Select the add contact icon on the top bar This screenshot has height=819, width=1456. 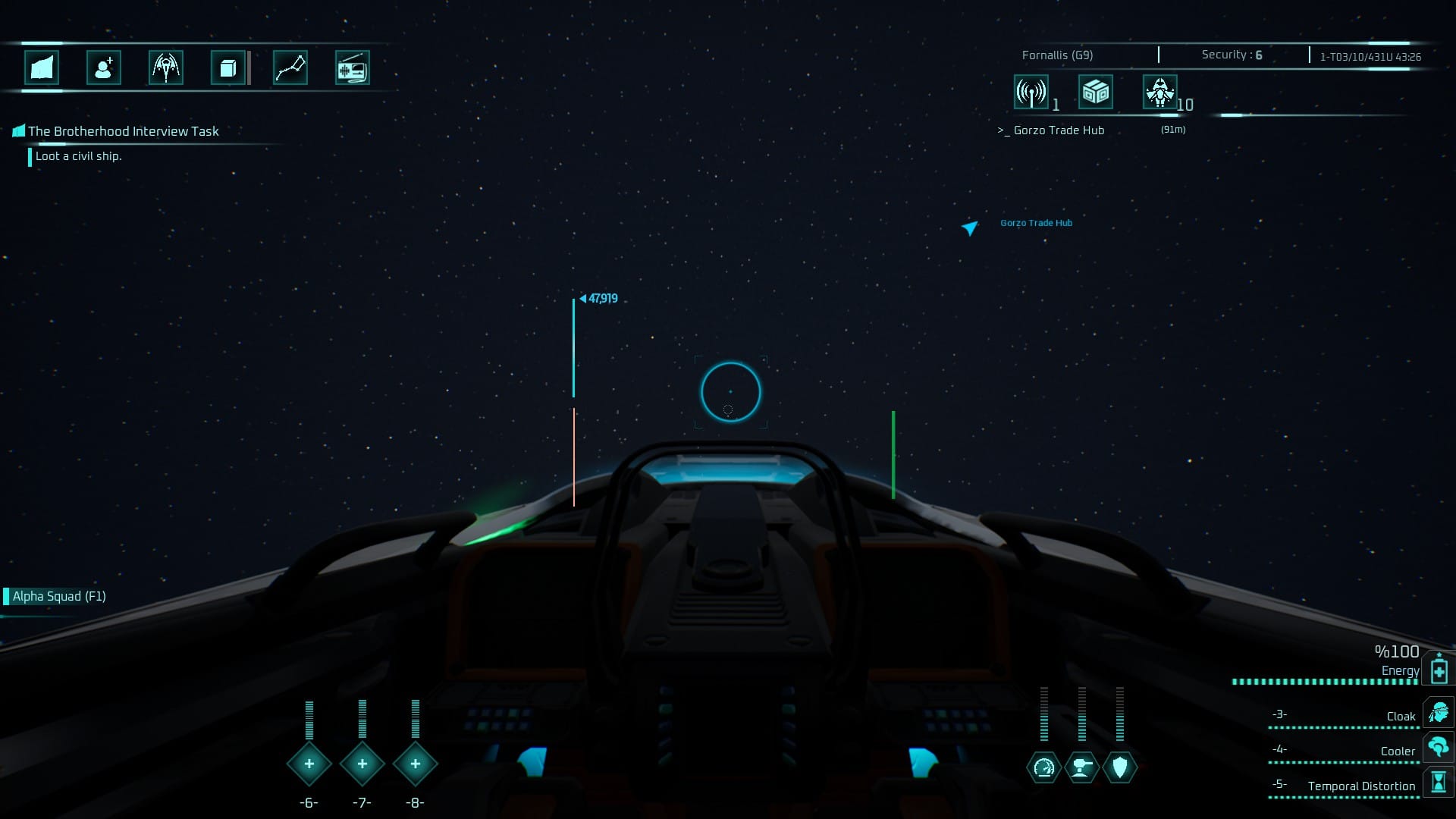(x=103, y=67)
